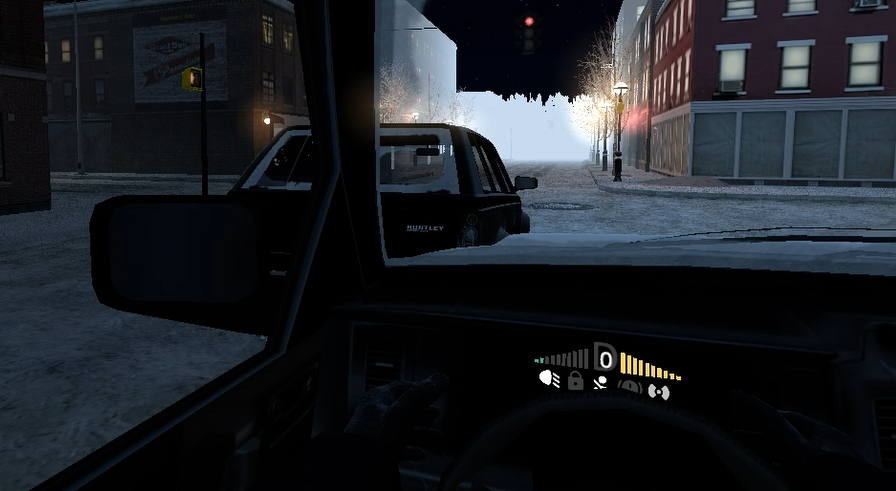Click the door lock padlock icon
896x491 pixels.
coord(576,380)
